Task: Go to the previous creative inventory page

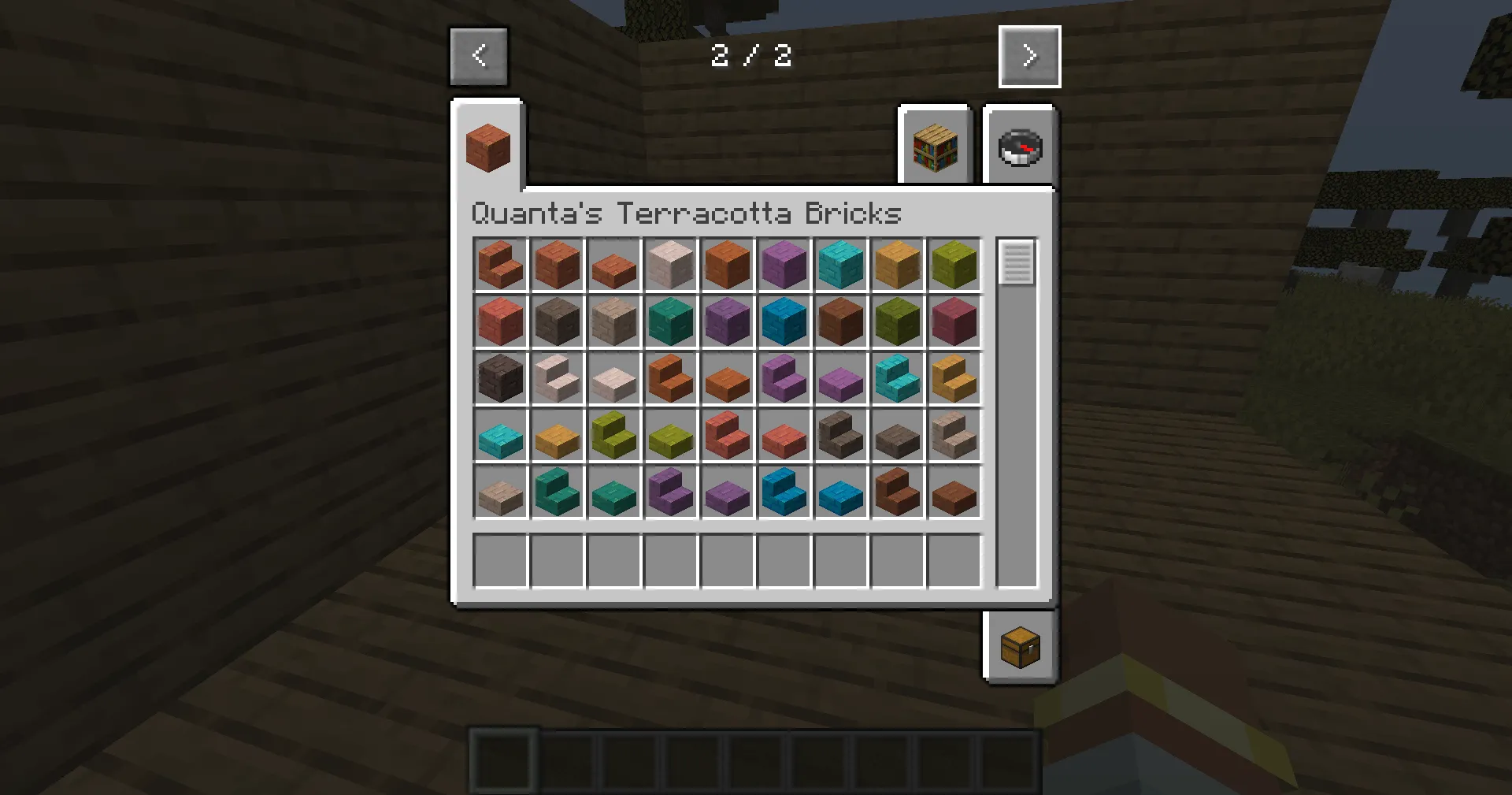Action: click(x=479, y=56)
